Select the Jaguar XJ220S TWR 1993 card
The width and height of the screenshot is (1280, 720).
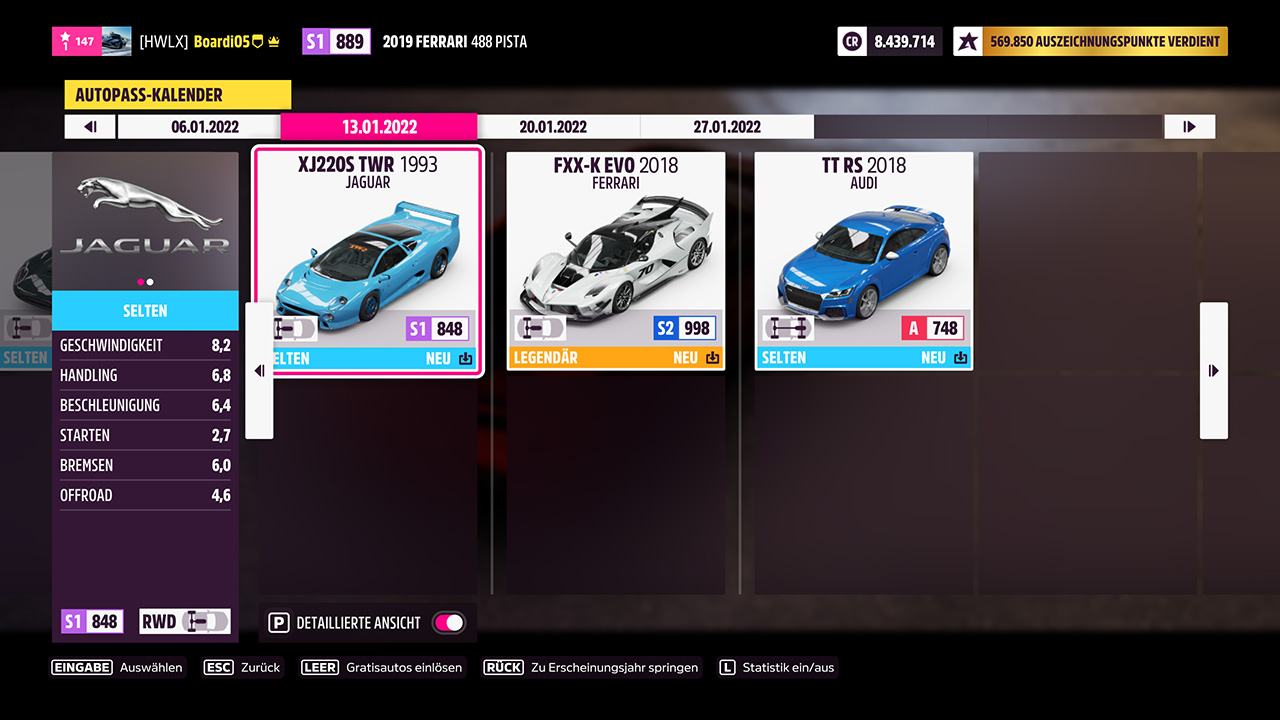coord(367,260)
